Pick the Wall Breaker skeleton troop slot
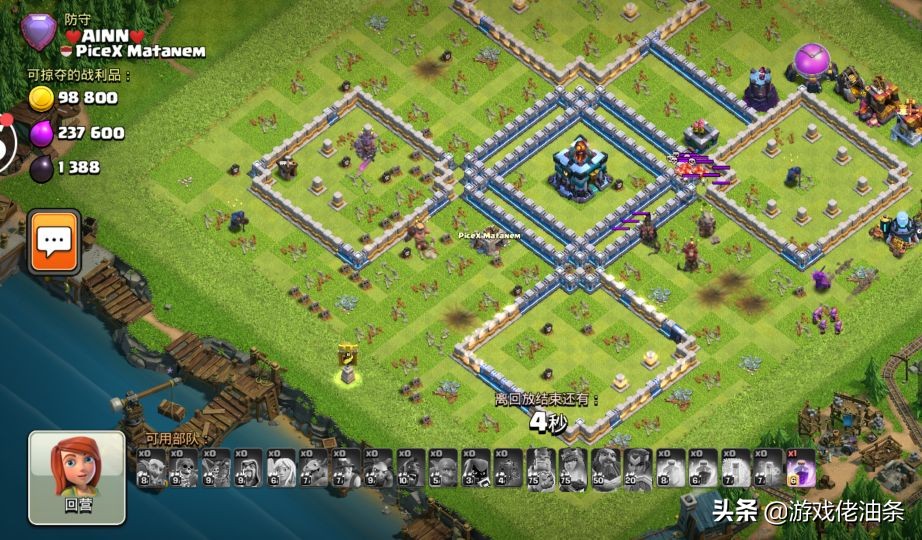Screen dimensions: 922x540 pyautogui.click(x=183, y=467)
